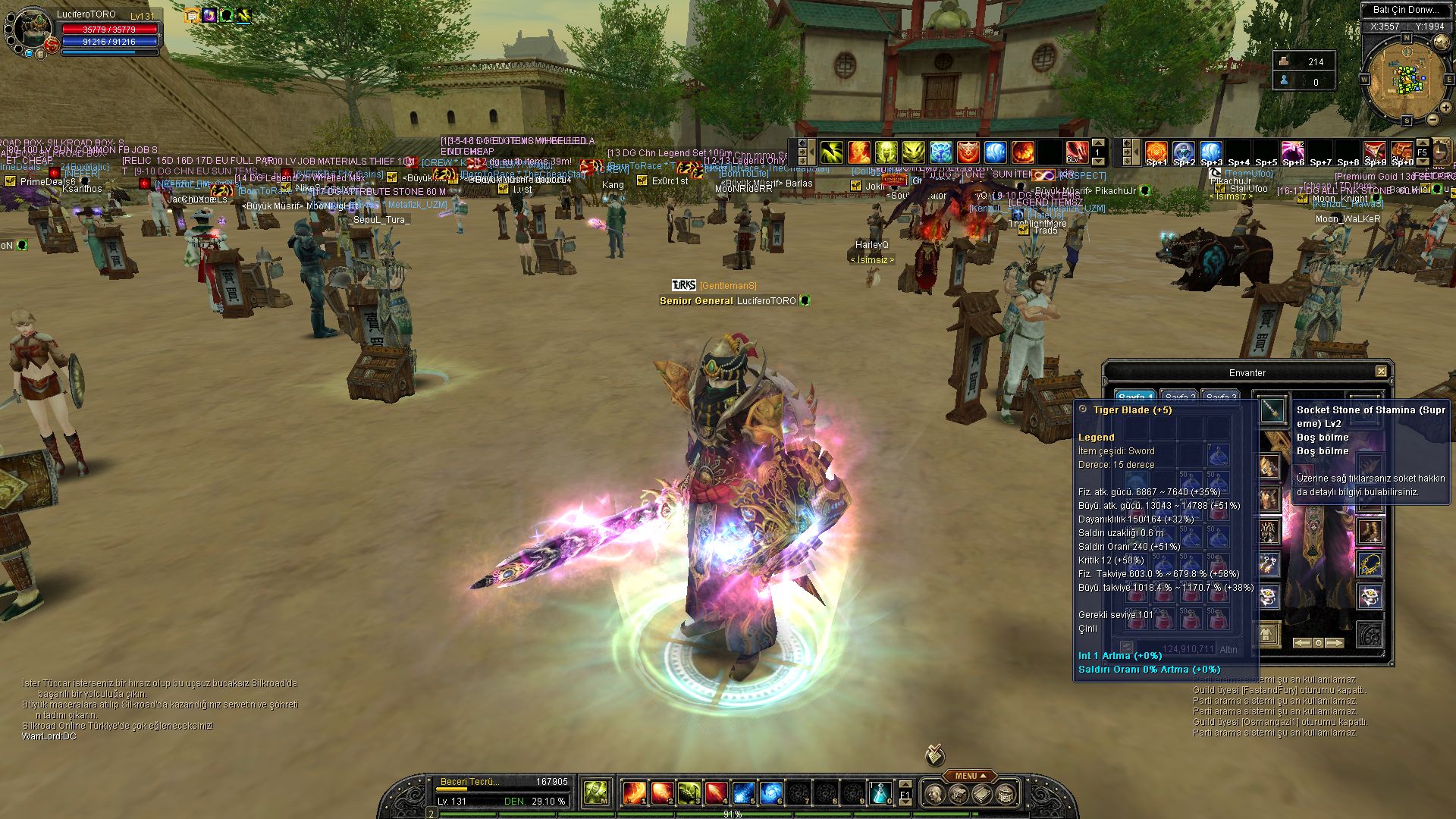
Task: Rotate the character preview right
Action: pyautogui.click(x=1335, y=643)
